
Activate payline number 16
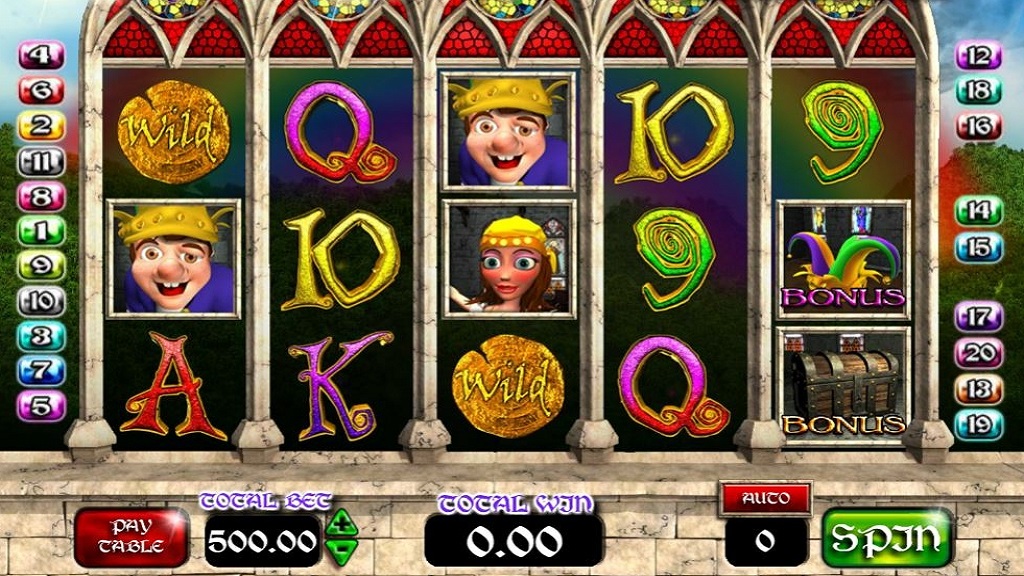978,126
